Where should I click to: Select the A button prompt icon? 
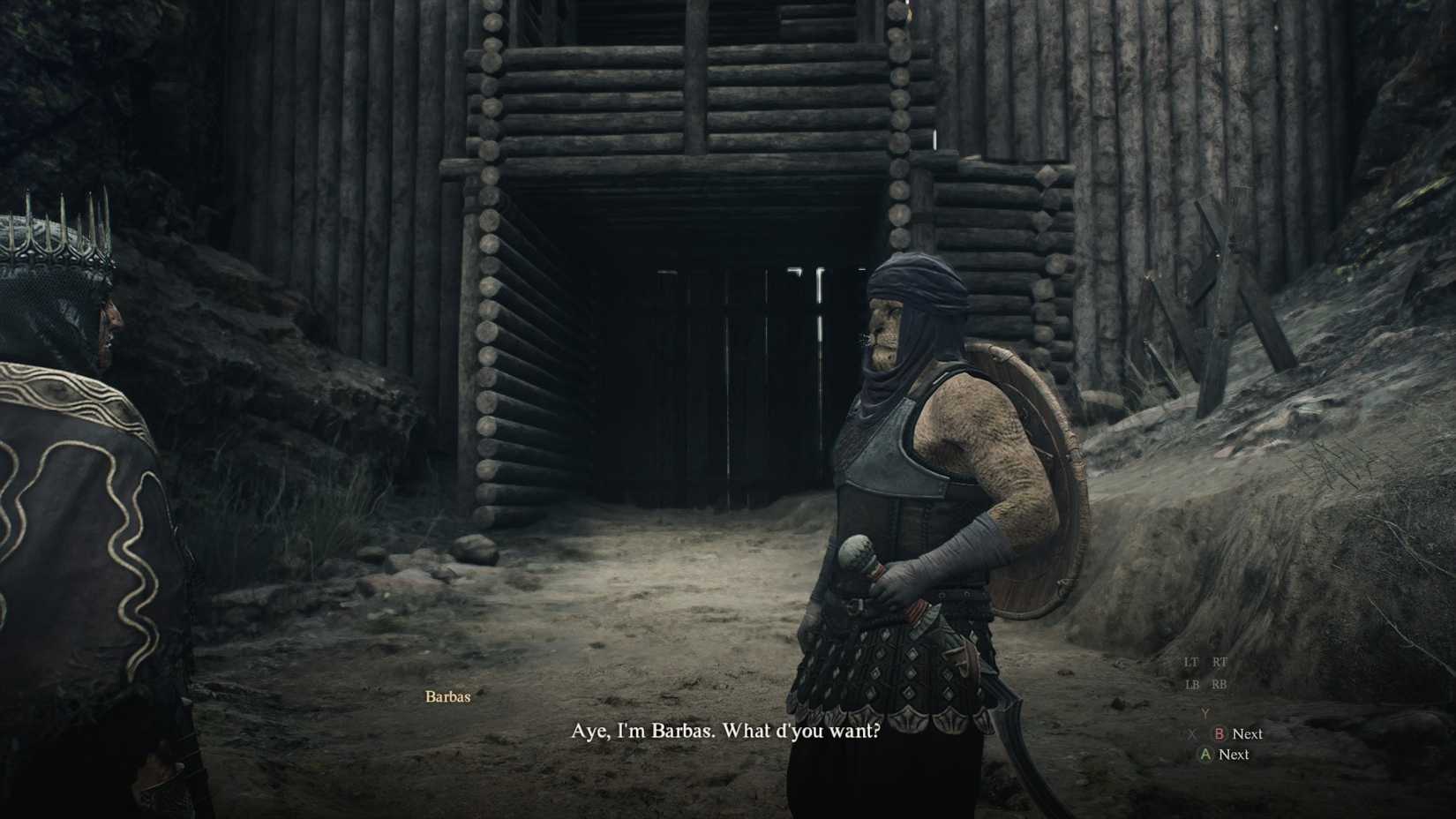pyautogui.click(x=1205, y=755)
